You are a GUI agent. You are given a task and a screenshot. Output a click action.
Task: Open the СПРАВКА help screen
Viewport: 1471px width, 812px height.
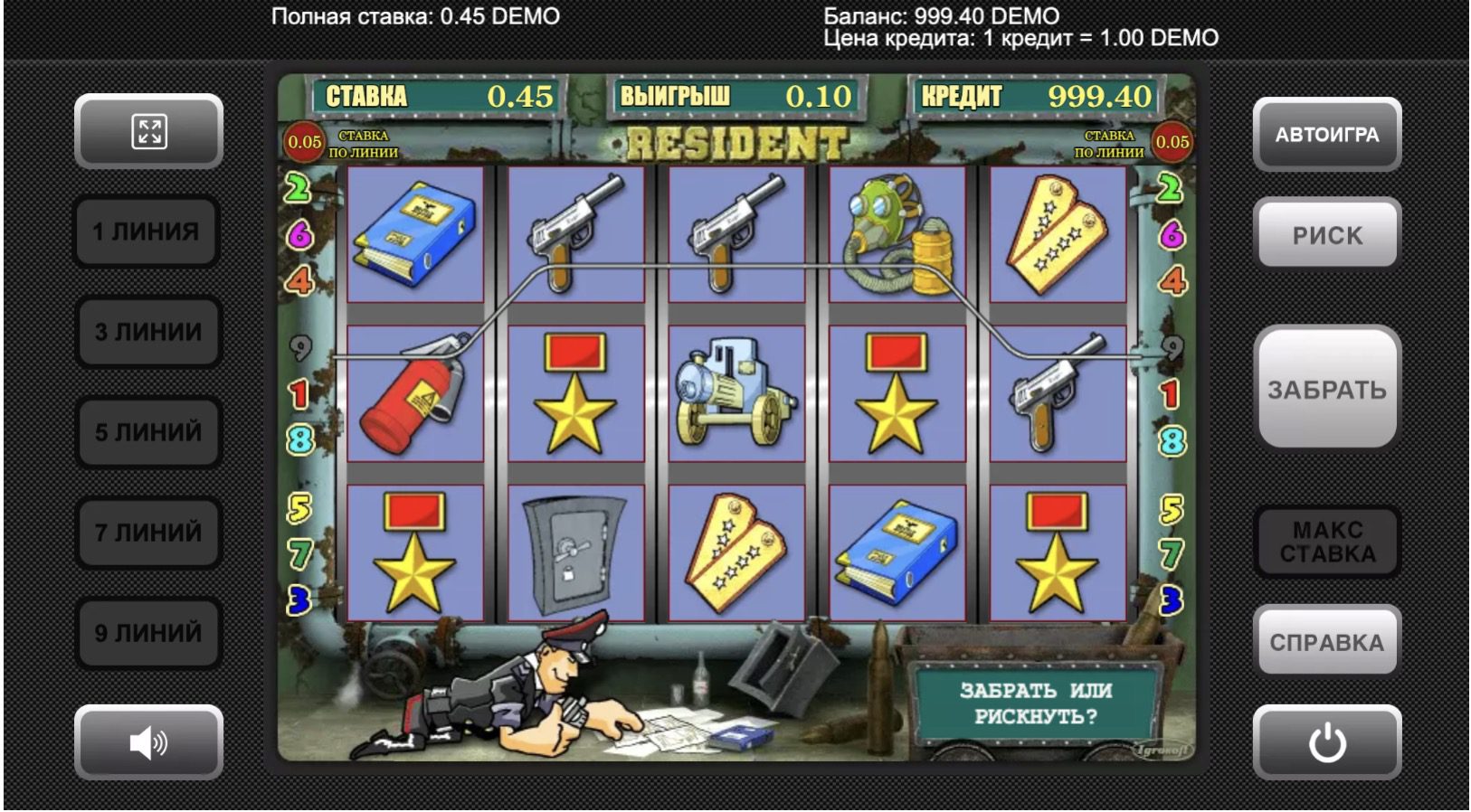click(1327, 640)
